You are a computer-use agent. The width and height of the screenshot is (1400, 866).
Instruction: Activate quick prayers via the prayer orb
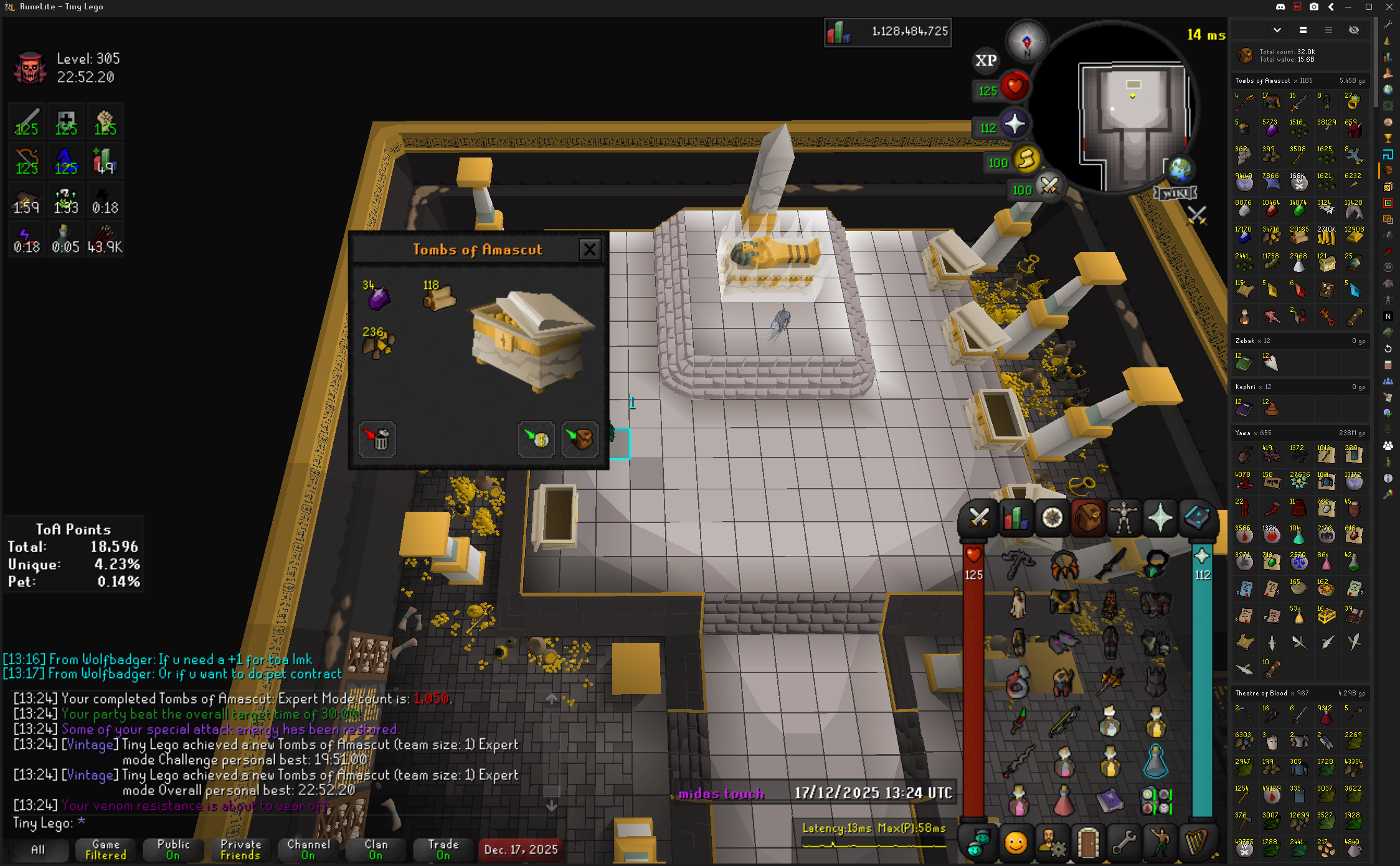click(1013, 125)
